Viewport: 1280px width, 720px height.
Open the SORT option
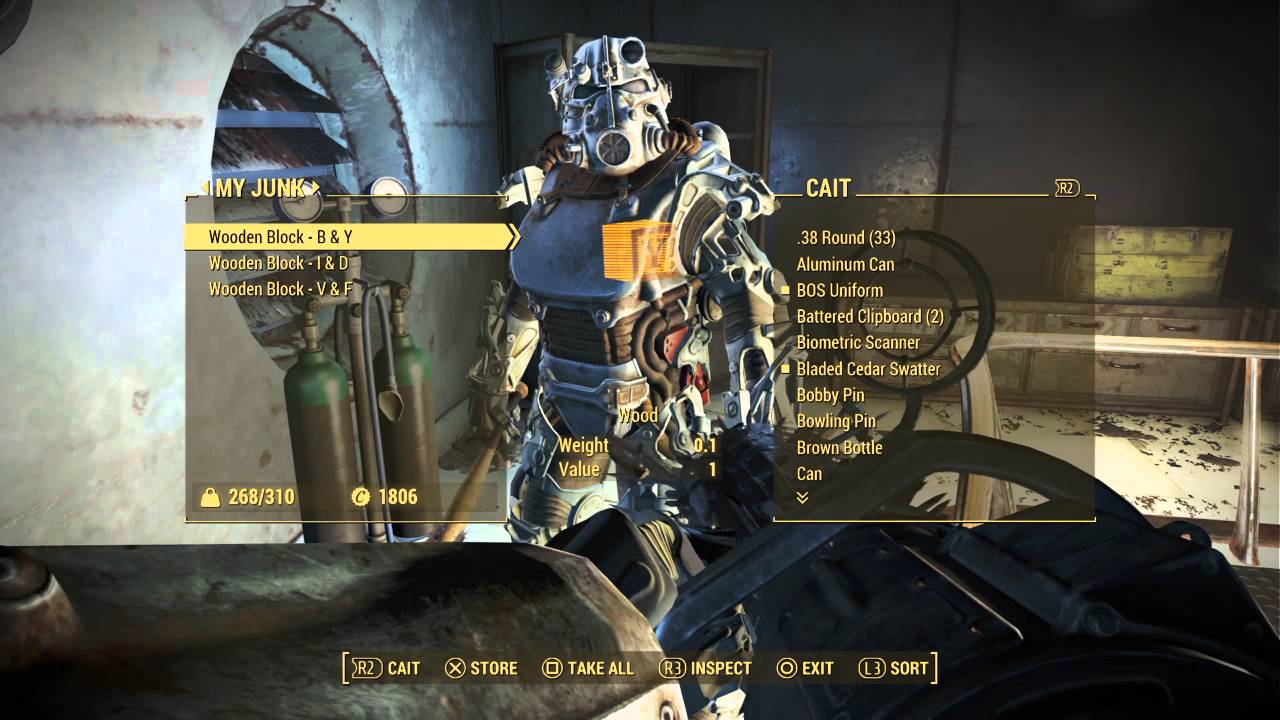[894, 668]
